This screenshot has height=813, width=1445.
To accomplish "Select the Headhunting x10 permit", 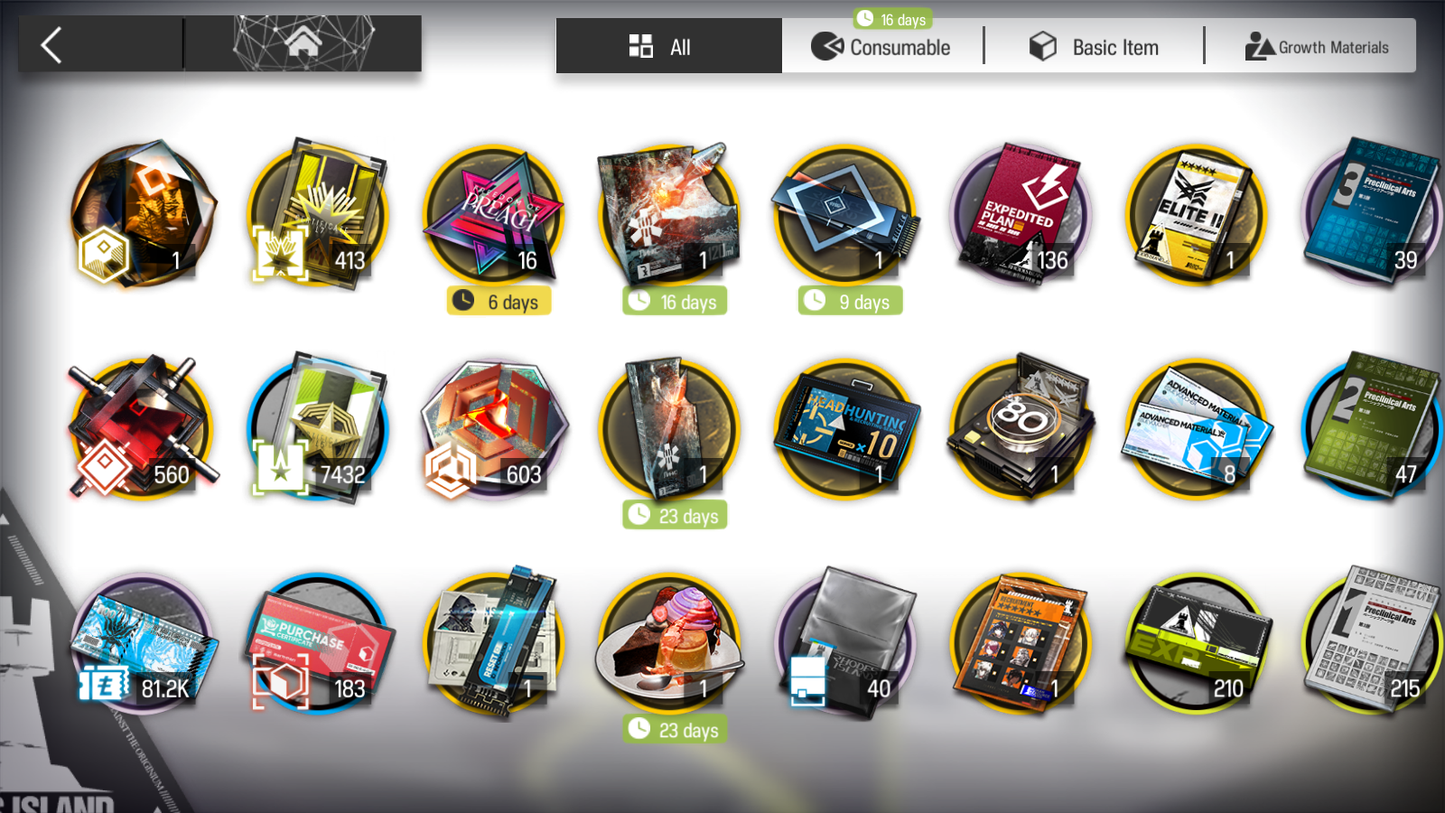I will 846,430.
